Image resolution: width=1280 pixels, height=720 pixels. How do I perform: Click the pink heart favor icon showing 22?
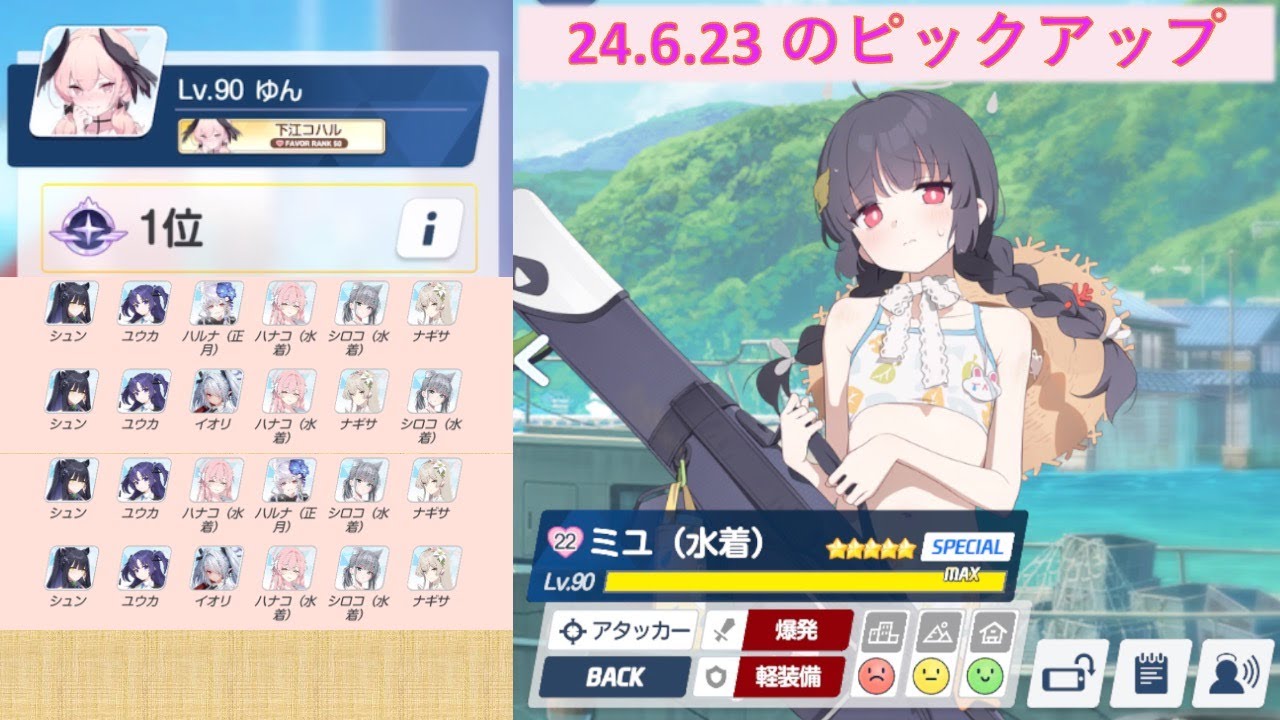tap(564, 543)
